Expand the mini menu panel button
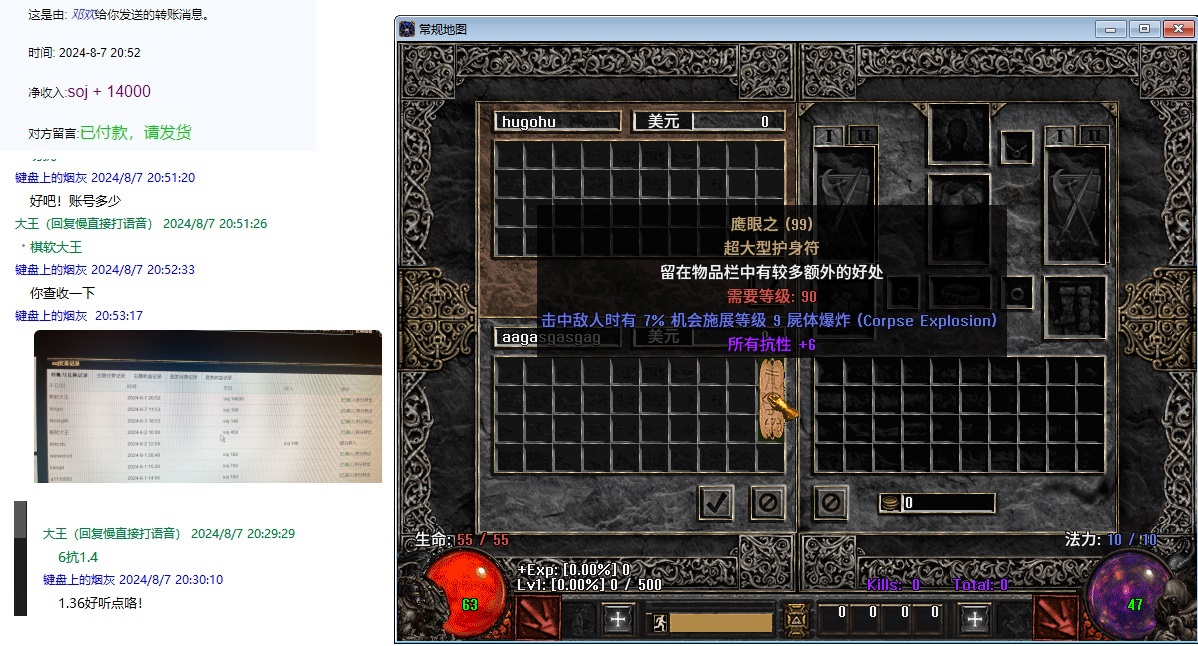The image size is (1198, 646). pos(796,620)
